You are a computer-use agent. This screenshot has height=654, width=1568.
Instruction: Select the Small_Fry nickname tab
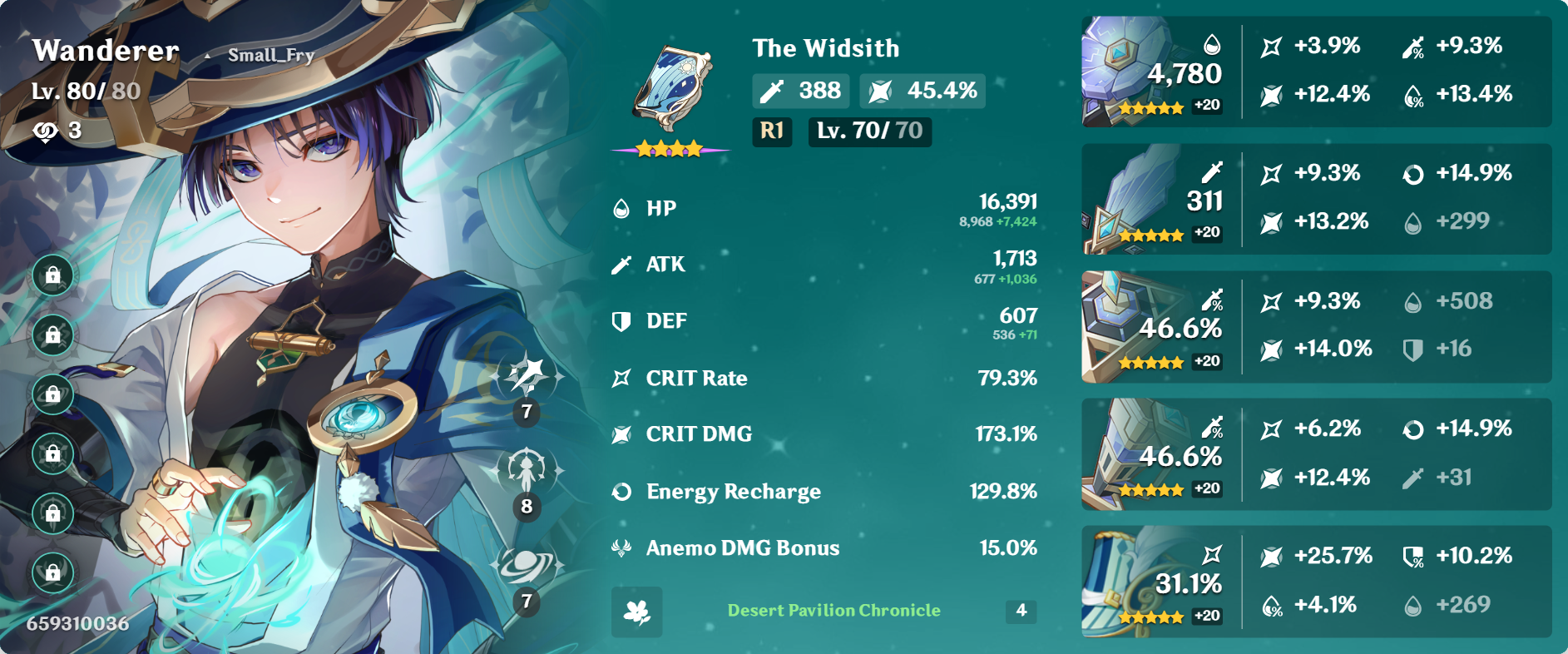[272, 55]
